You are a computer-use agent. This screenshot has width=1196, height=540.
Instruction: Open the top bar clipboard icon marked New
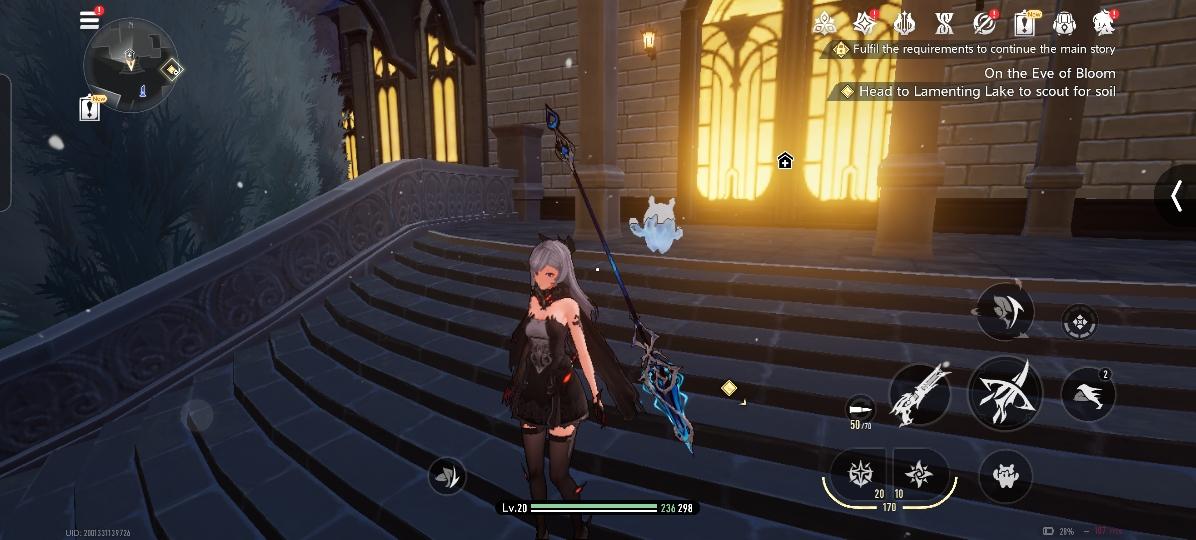click(x=1025, y=23)
